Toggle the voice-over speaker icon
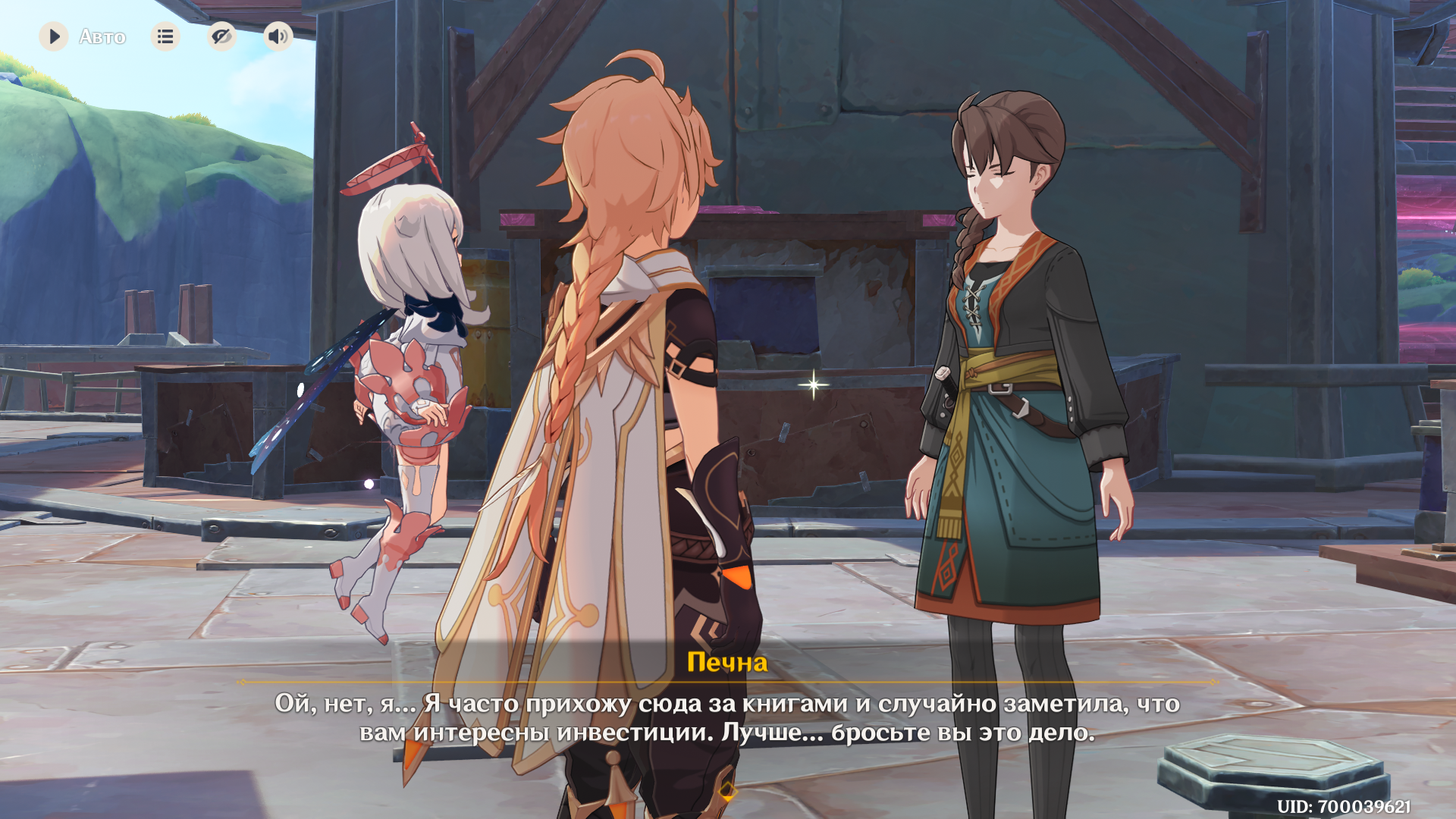The height and width of the screenshot is (819, 1456). point(278,36)
